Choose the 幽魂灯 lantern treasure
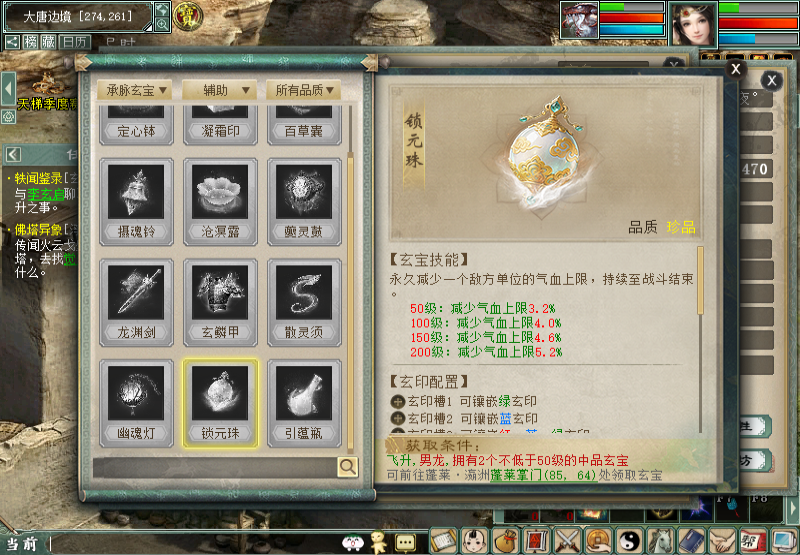 click(136, 402)
